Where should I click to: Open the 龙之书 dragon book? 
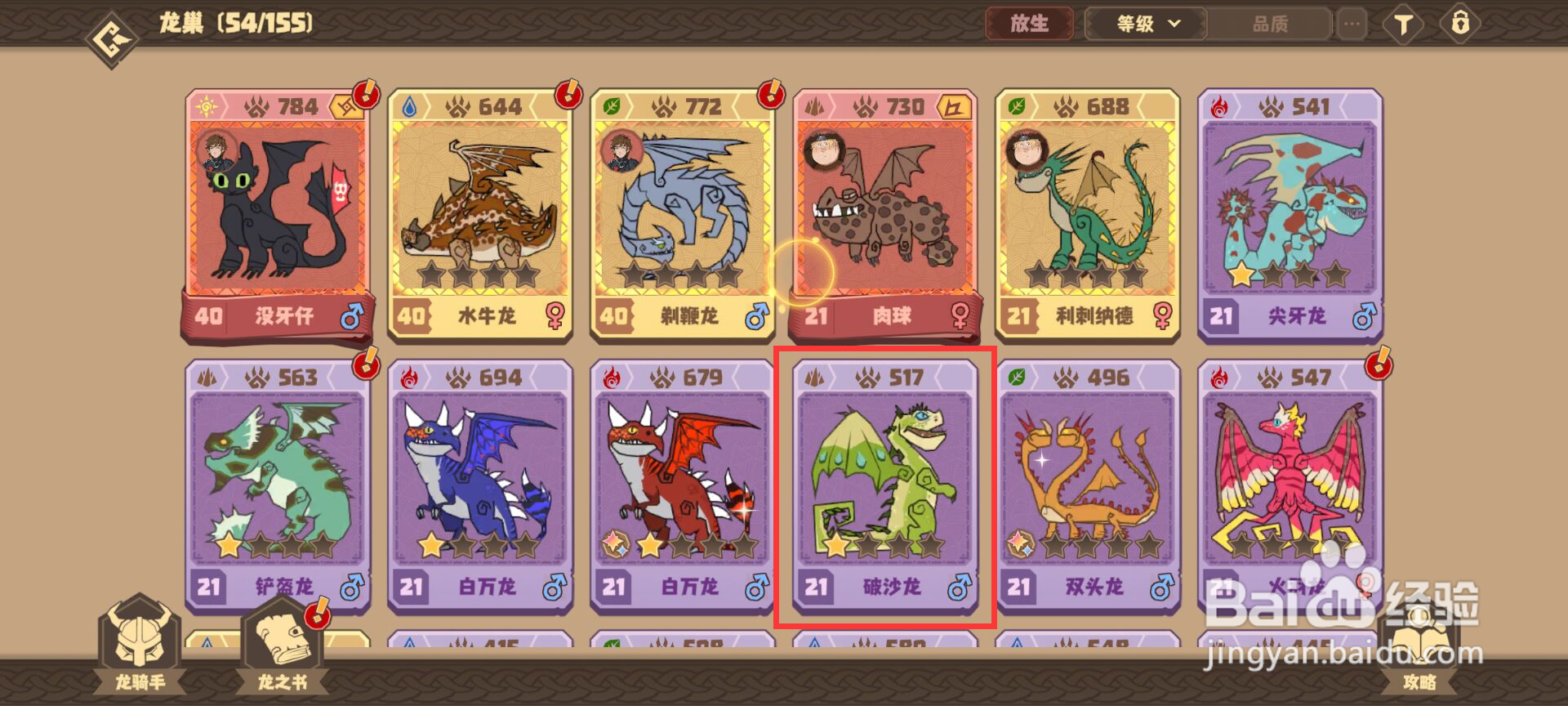point(282,654)
